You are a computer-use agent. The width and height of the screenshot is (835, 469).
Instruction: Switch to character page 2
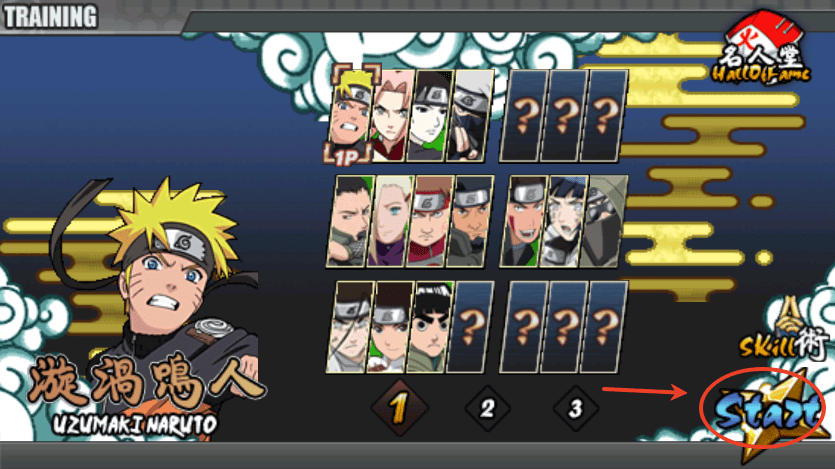point(487,408)
